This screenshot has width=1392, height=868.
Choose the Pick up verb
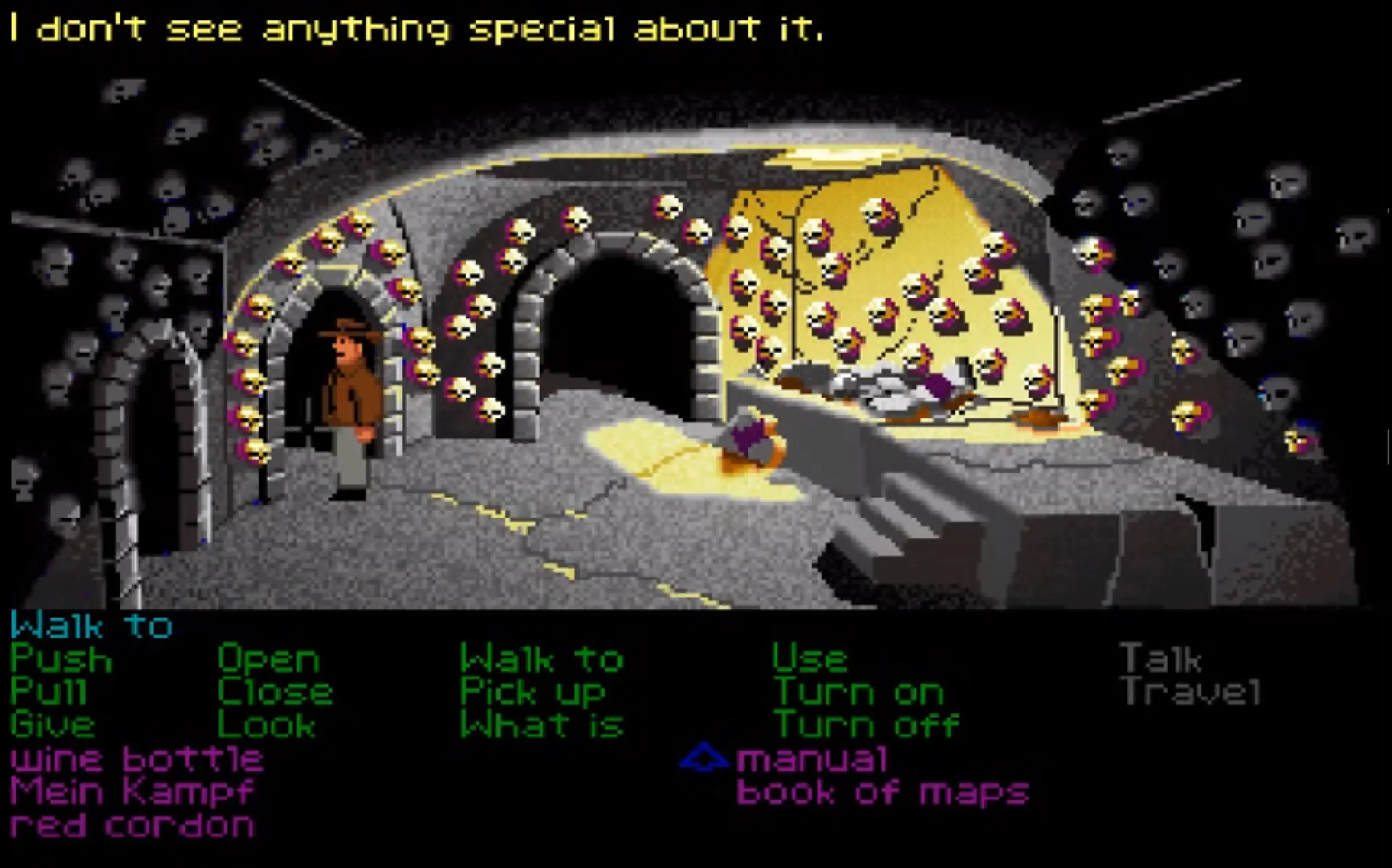pyautogui.click(x=532, y=692)
